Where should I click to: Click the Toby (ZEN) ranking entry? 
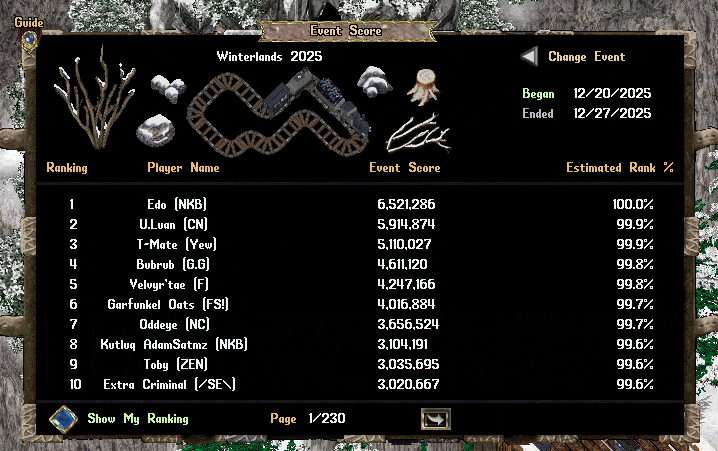coord(177,364)
